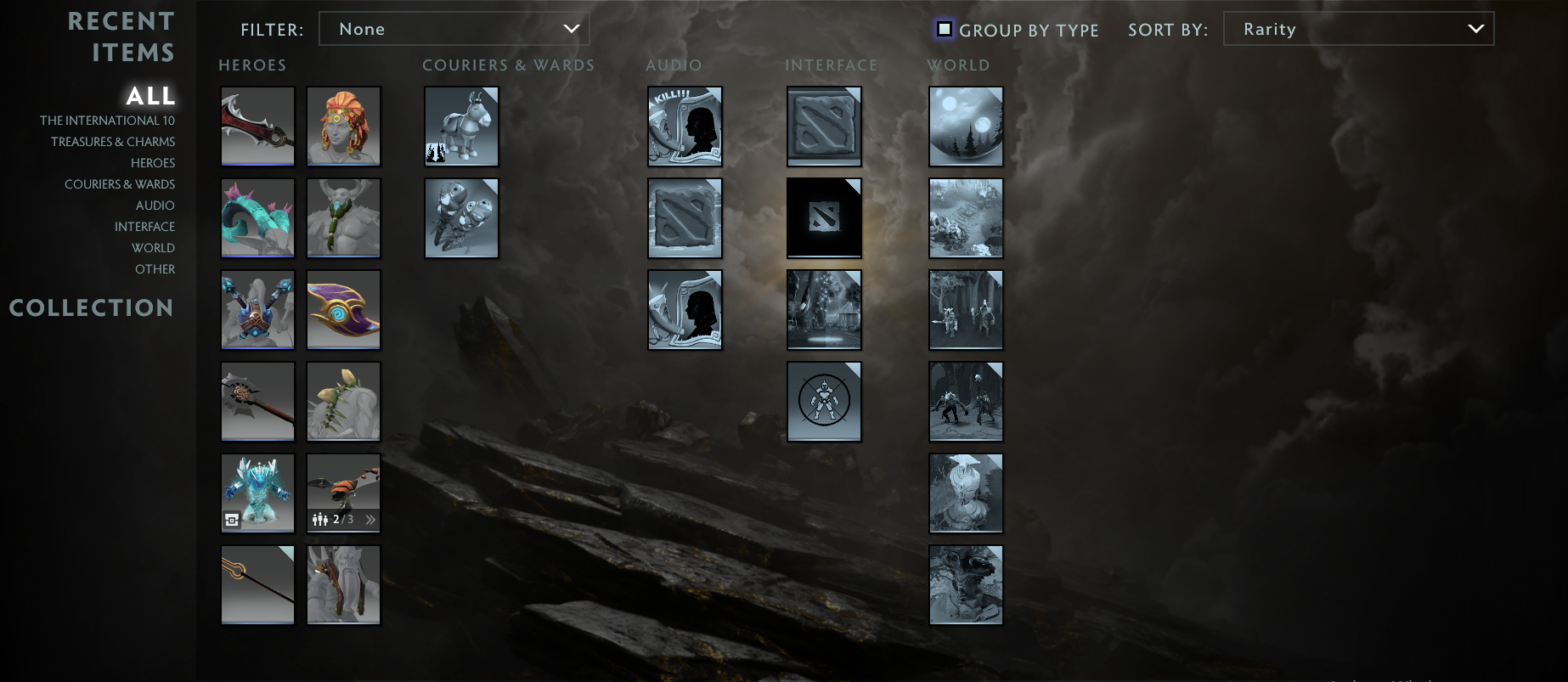Select the black Dota logo HUD skin

824,217
